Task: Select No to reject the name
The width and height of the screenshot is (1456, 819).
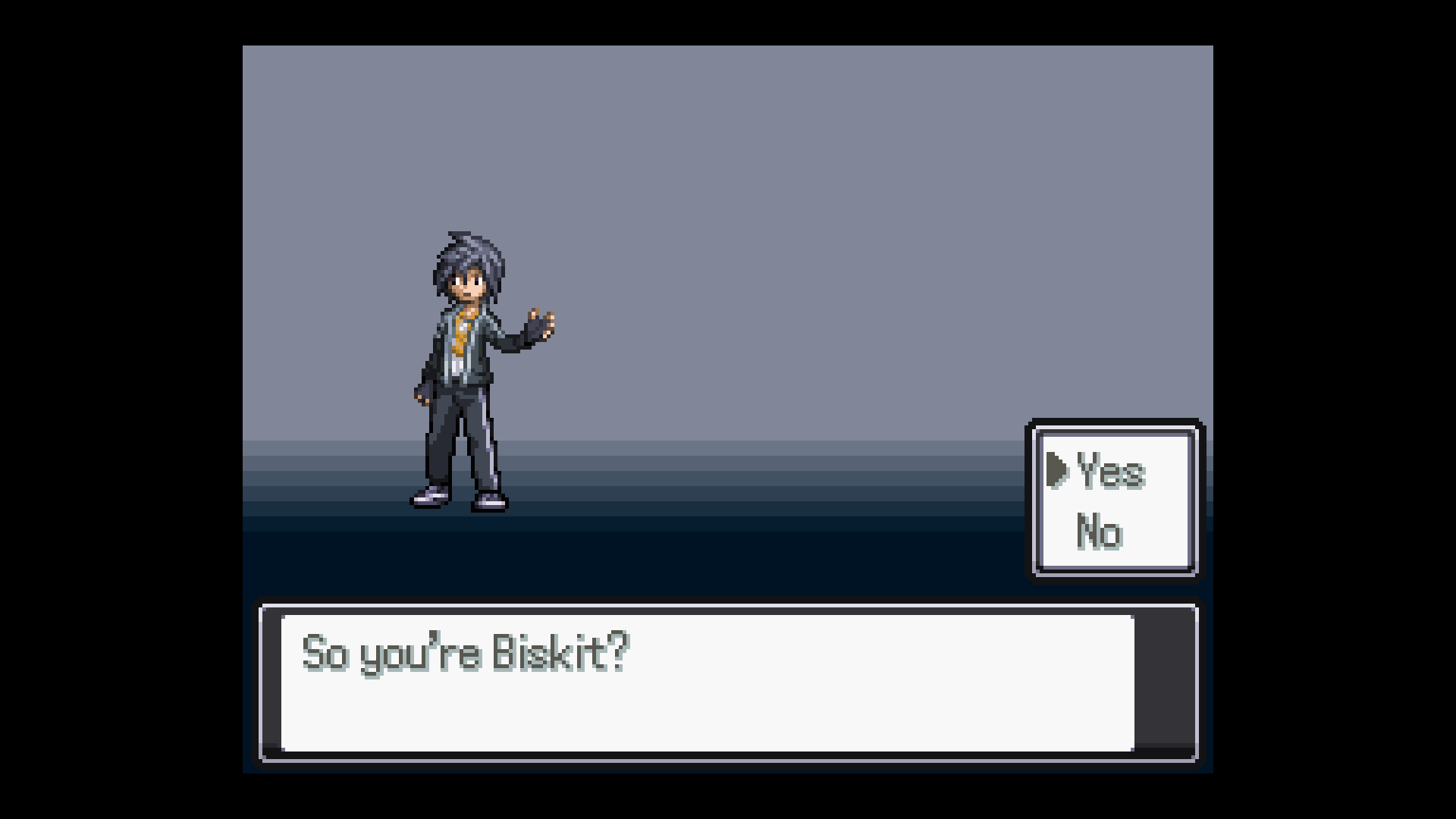Action: [x=1098, y=532]
